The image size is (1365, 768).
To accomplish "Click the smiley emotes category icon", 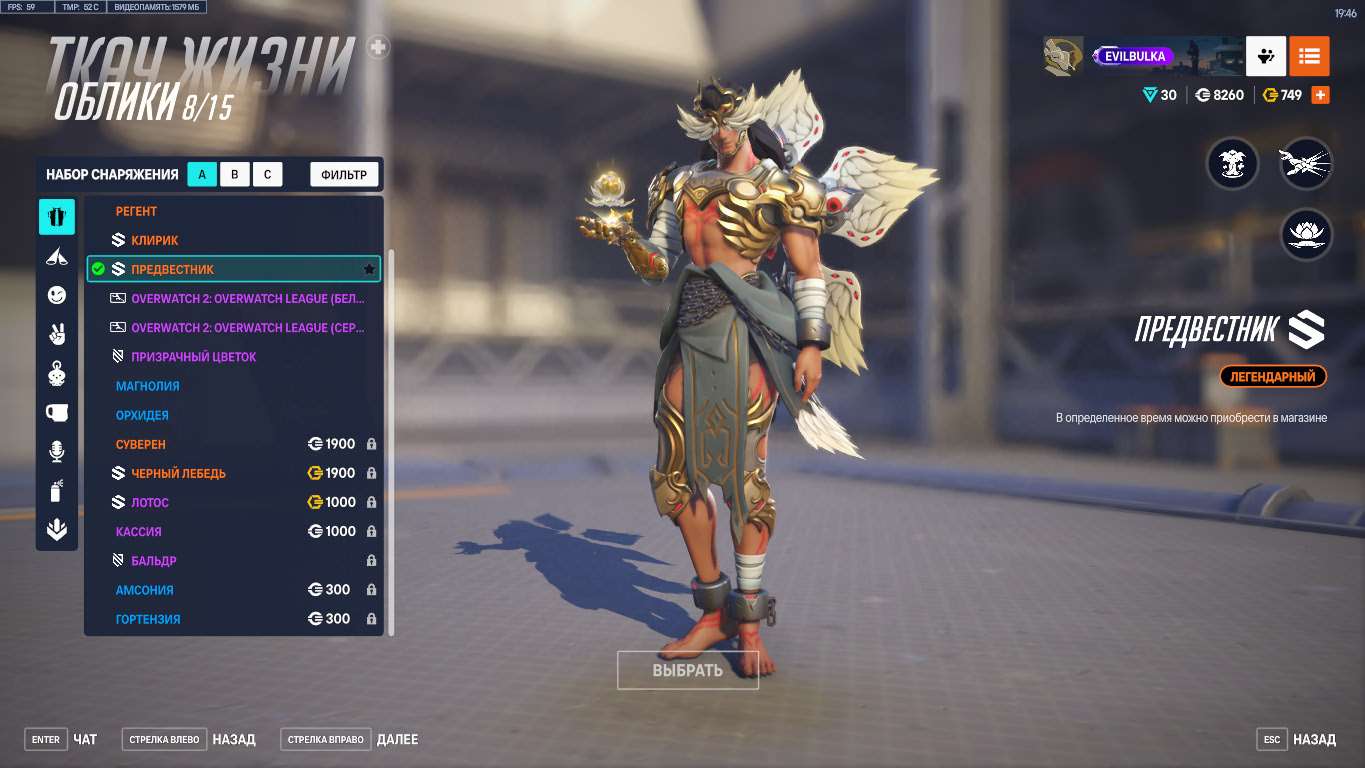I will (x=57, y=295).
